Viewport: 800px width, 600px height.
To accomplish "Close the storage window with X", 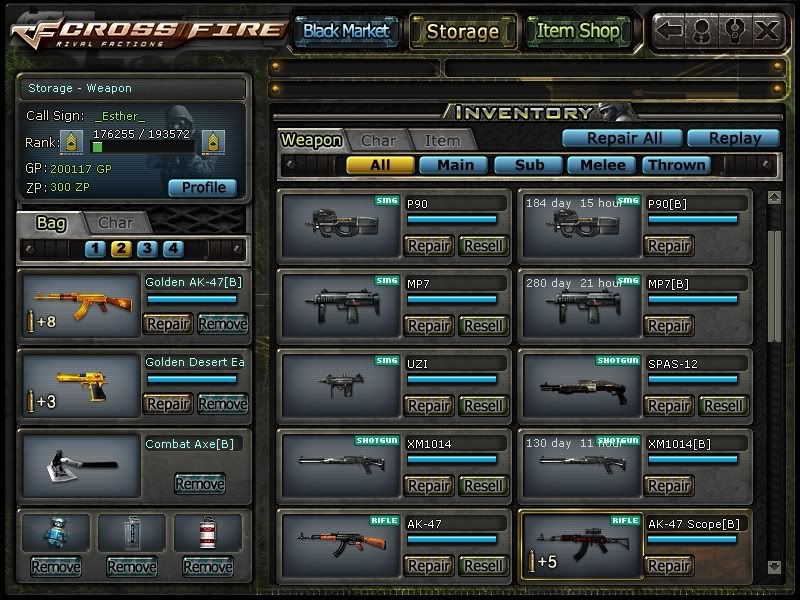I will (x=767, y=31).
